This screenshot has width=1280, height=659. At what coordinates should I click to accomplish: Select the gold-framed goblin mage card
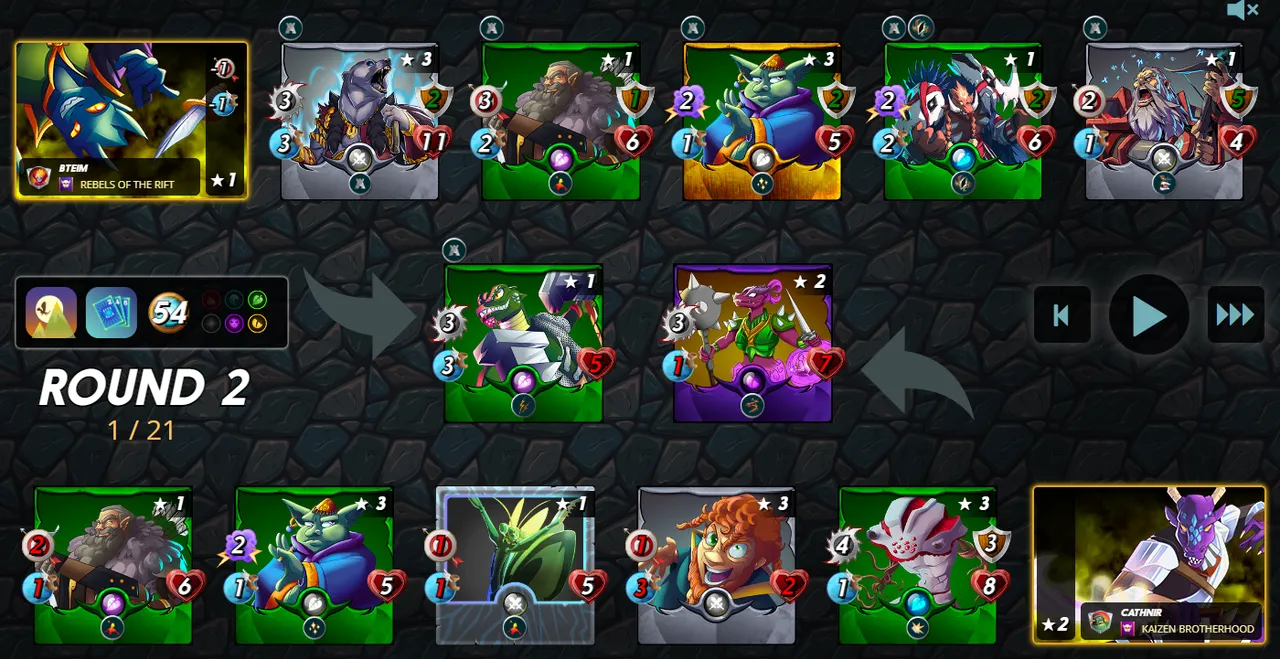(762, 120)
